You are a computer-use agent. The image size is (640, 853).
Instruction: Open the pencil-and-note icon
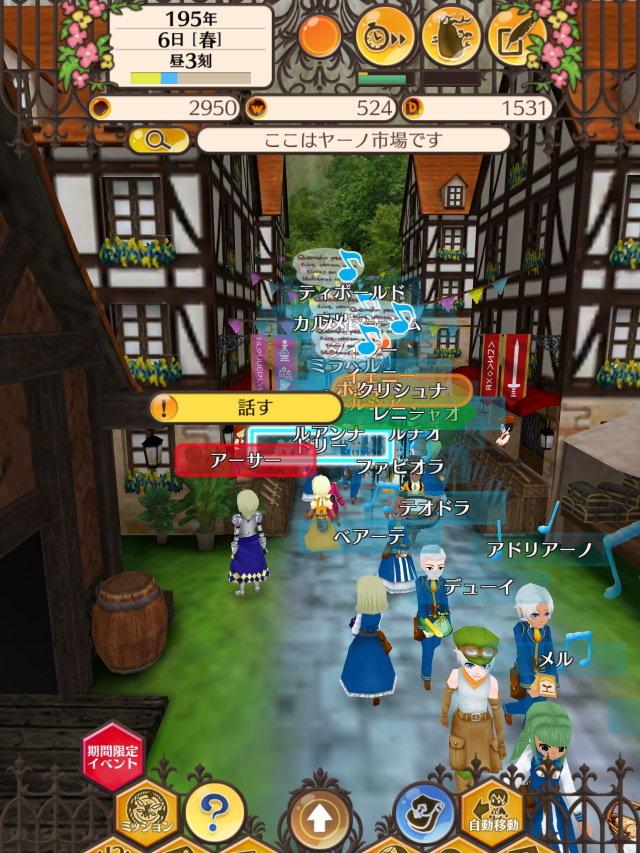point(516,38)
